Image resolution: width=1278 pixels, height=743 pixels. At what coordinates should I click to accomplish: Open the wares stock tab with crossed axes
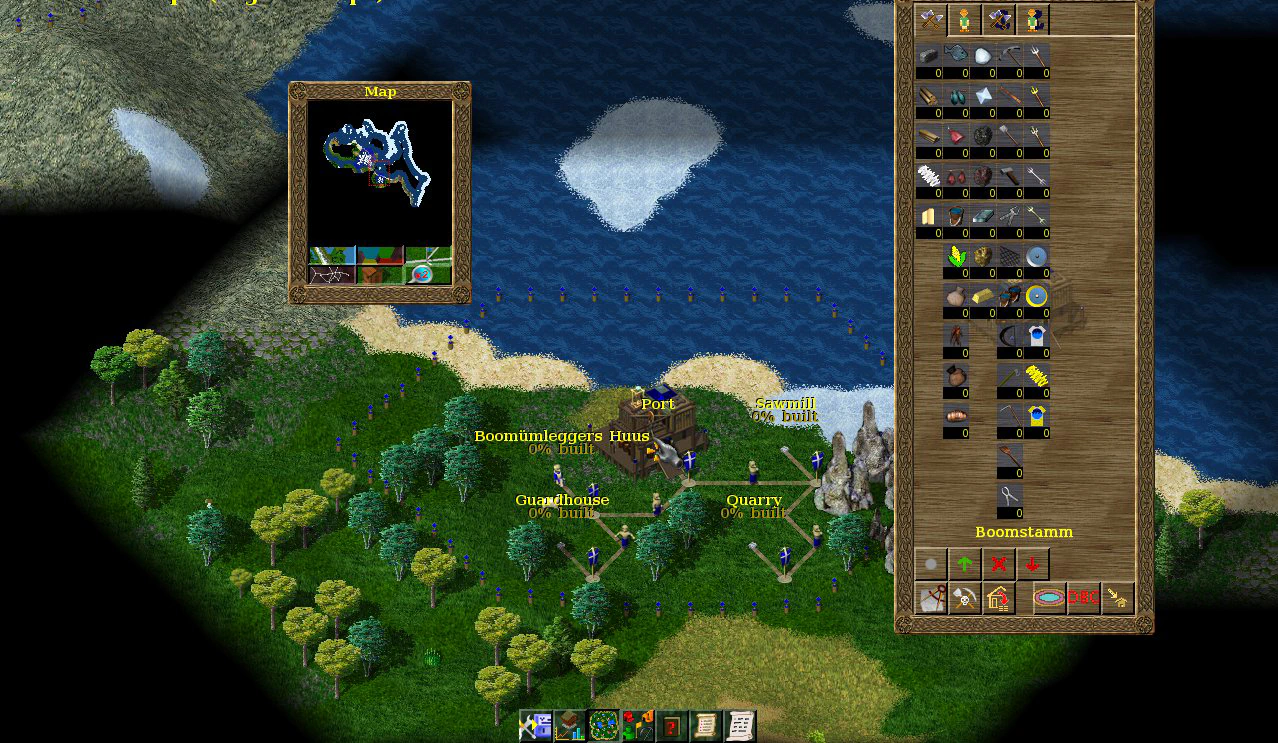(931, 20)
